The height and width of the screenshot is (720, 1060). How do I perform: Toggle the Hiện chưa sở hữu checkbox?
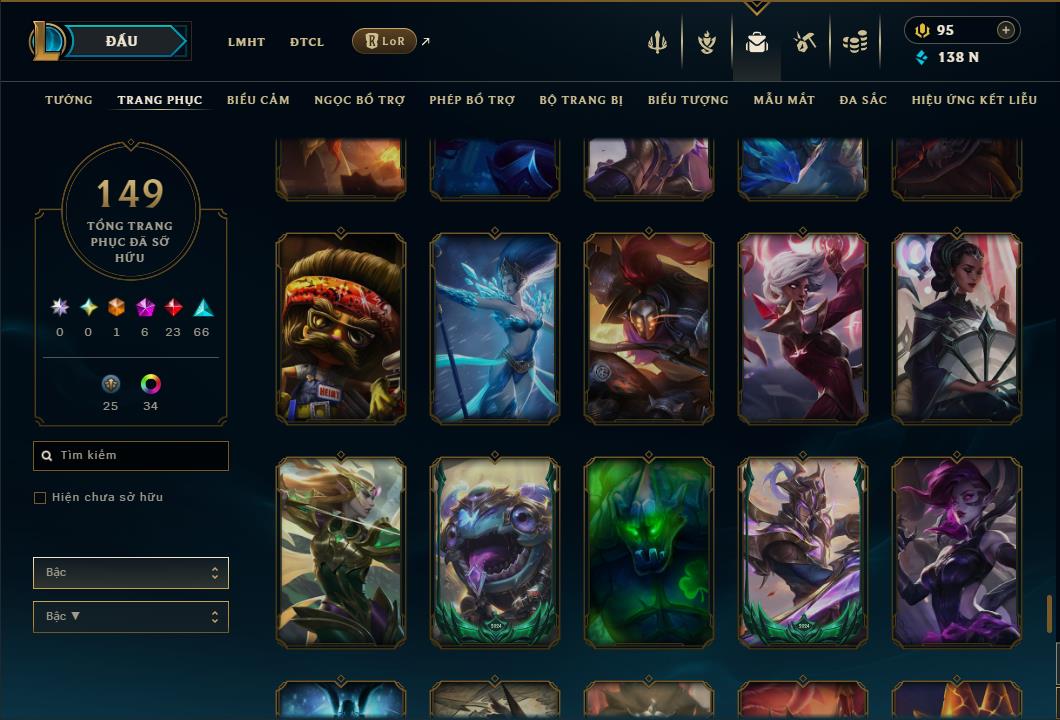pos(40,498)
